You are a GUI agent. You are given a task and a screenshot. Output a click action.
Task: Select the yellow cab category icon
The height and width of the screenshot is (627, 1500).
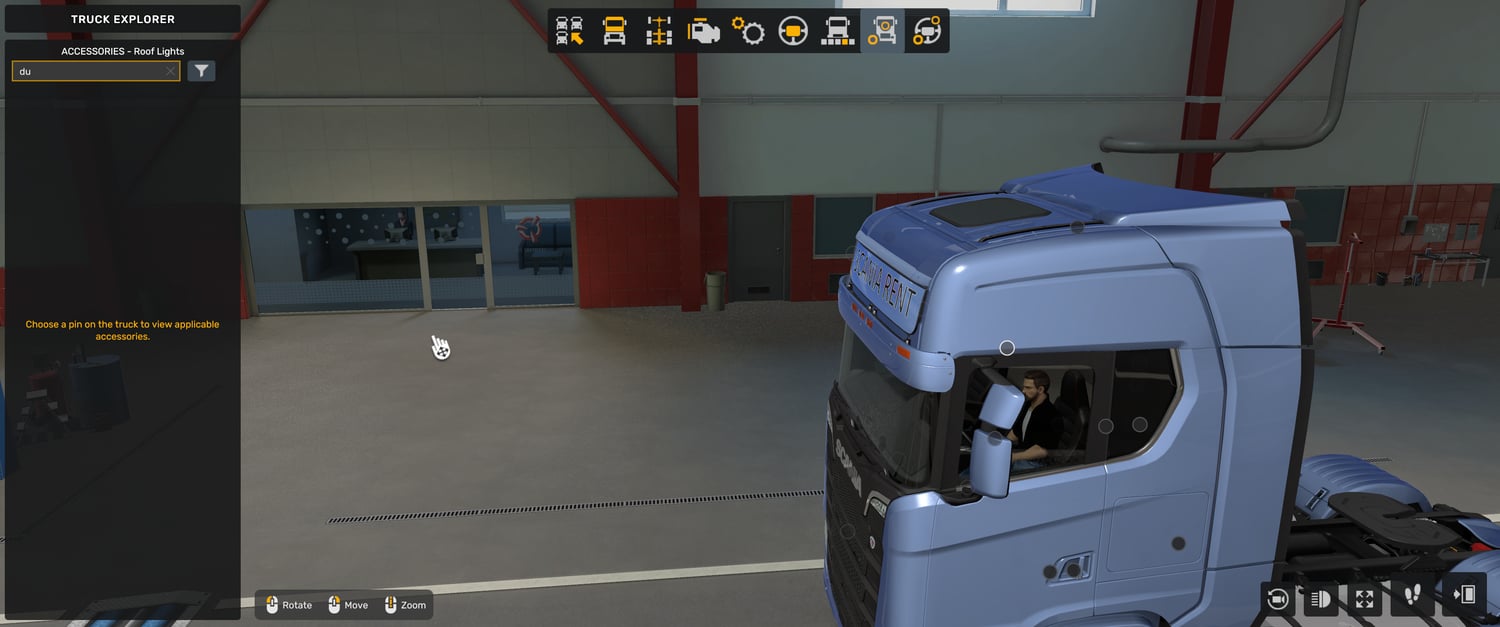click(614, 31)
